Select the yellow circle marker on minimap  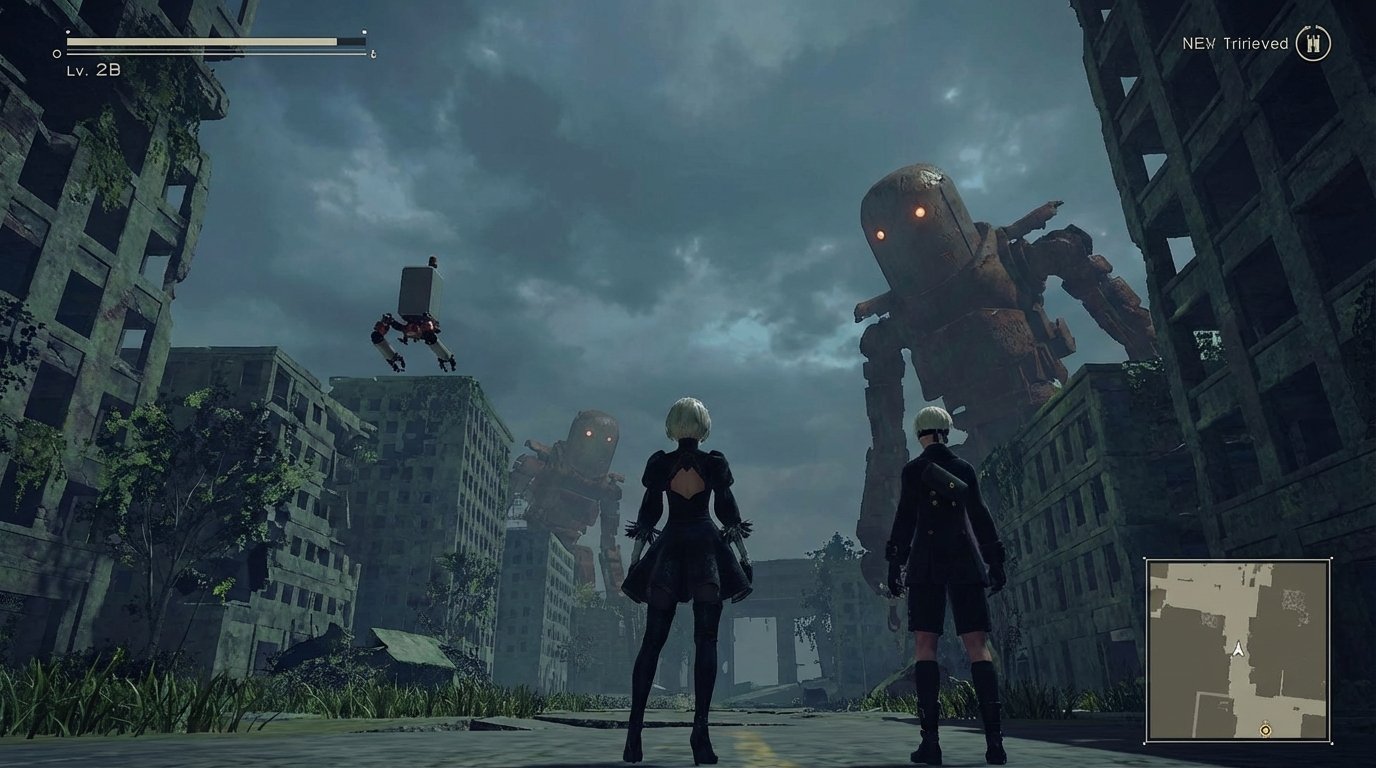click(1265, 731)
